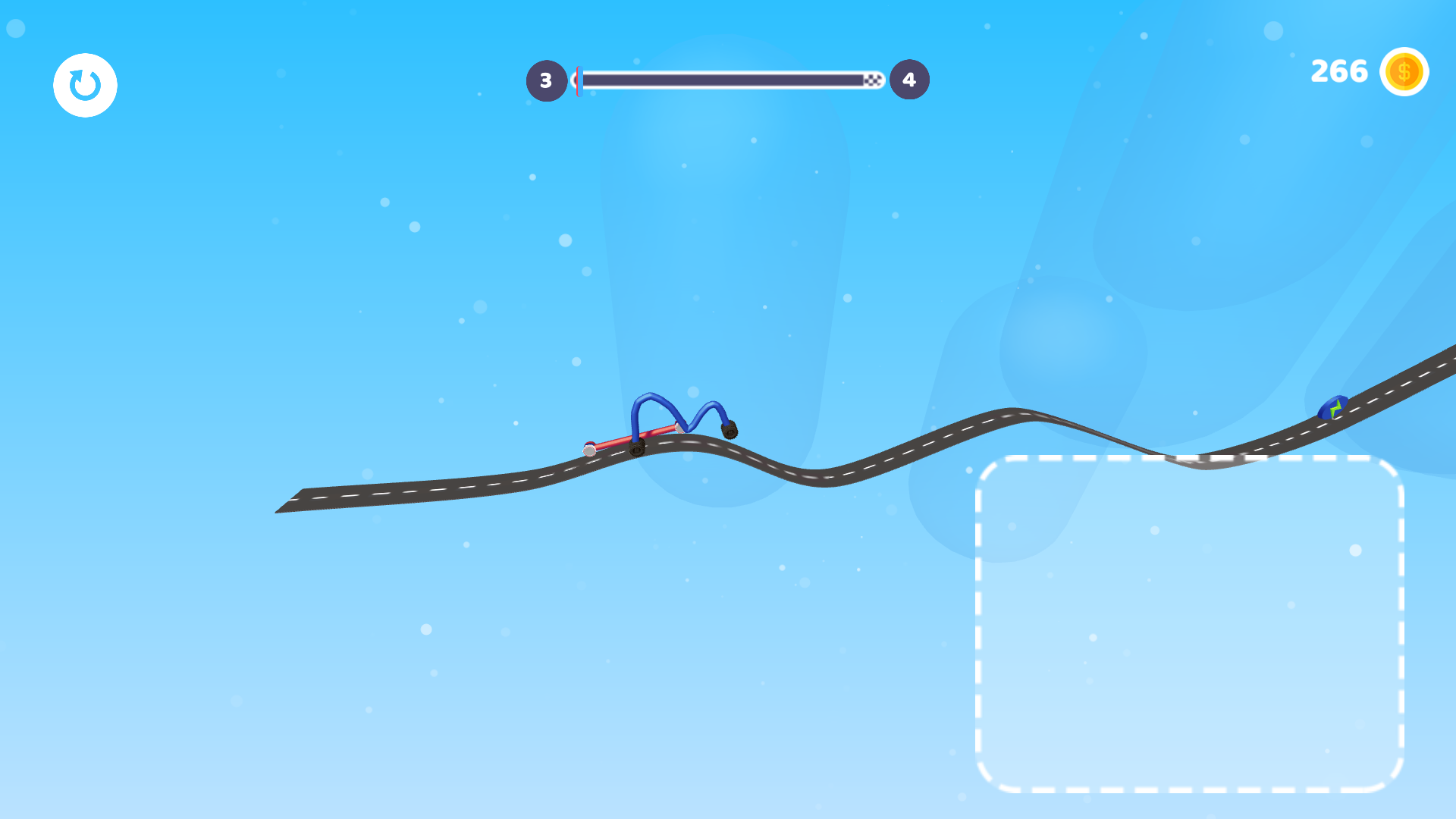
Task: Click the front wheel of the vehicle
Action: pyautogui.click(x=728, y=431)
